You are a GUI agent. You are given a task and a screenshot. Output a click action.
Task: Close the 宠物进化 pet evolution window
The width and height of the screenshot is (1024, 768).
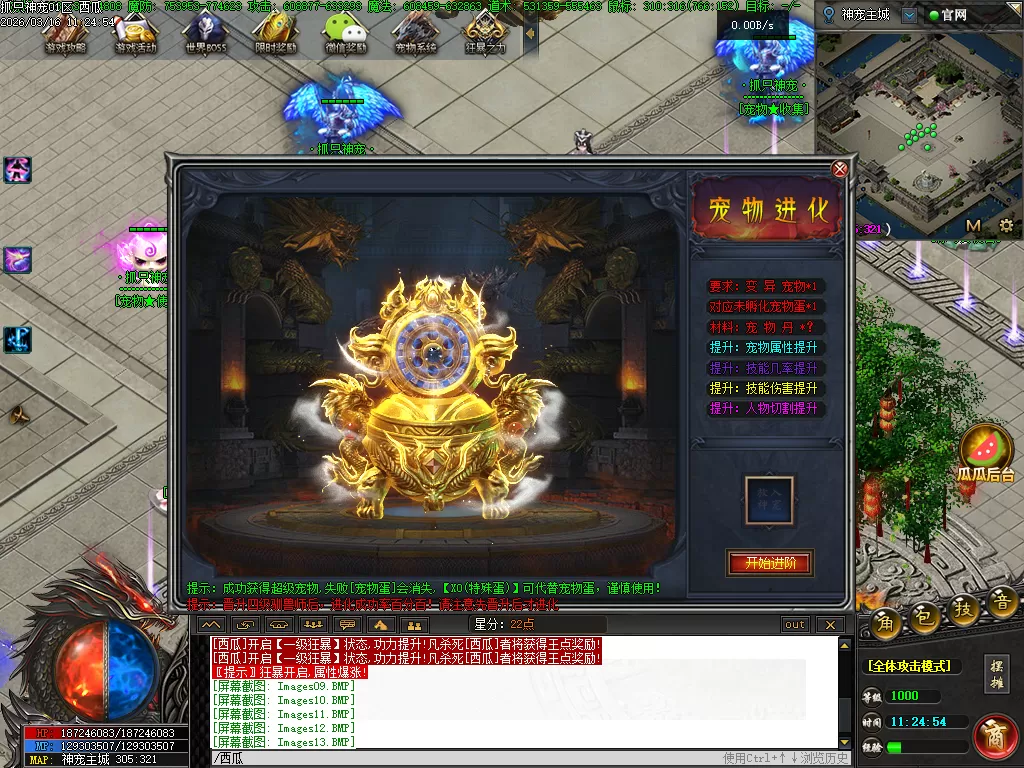pyautogui.click(x=840, y=169)
